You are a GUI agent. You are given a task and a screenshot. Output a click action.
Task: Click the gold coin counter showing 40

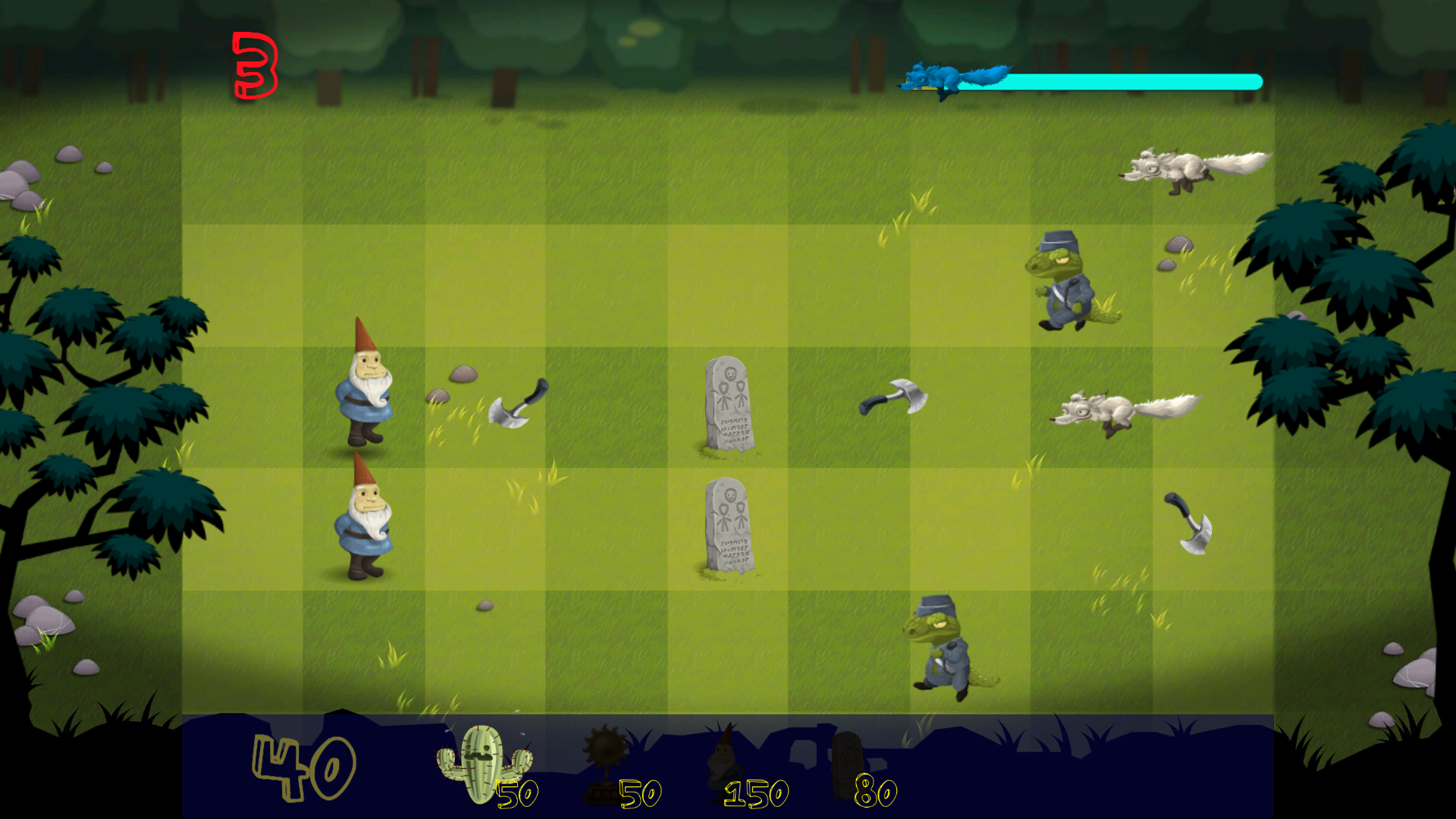[303, 770]
